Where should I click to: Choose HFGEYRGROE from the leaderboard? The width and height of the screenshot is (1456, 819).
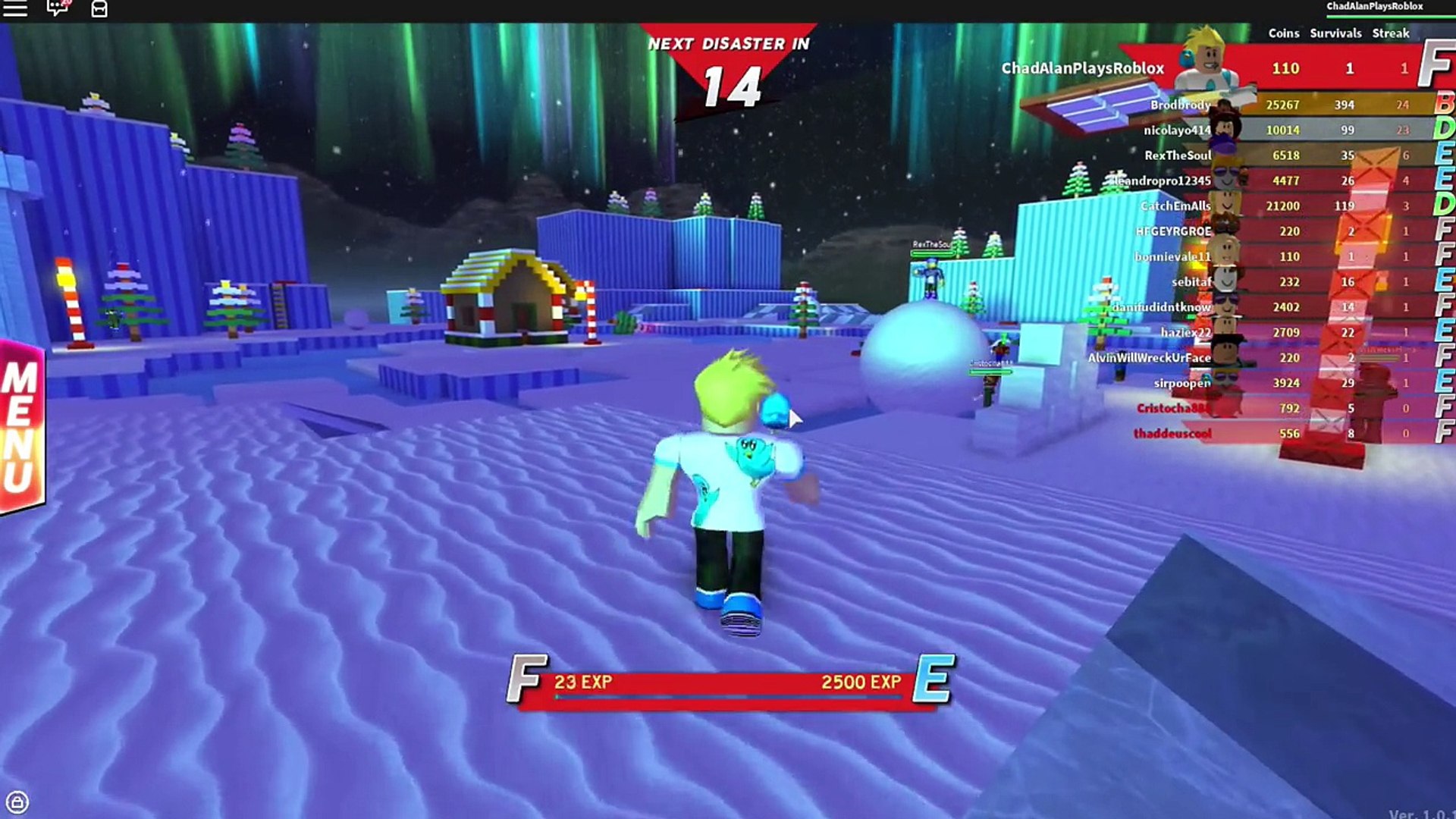[x=1173, y=231]
